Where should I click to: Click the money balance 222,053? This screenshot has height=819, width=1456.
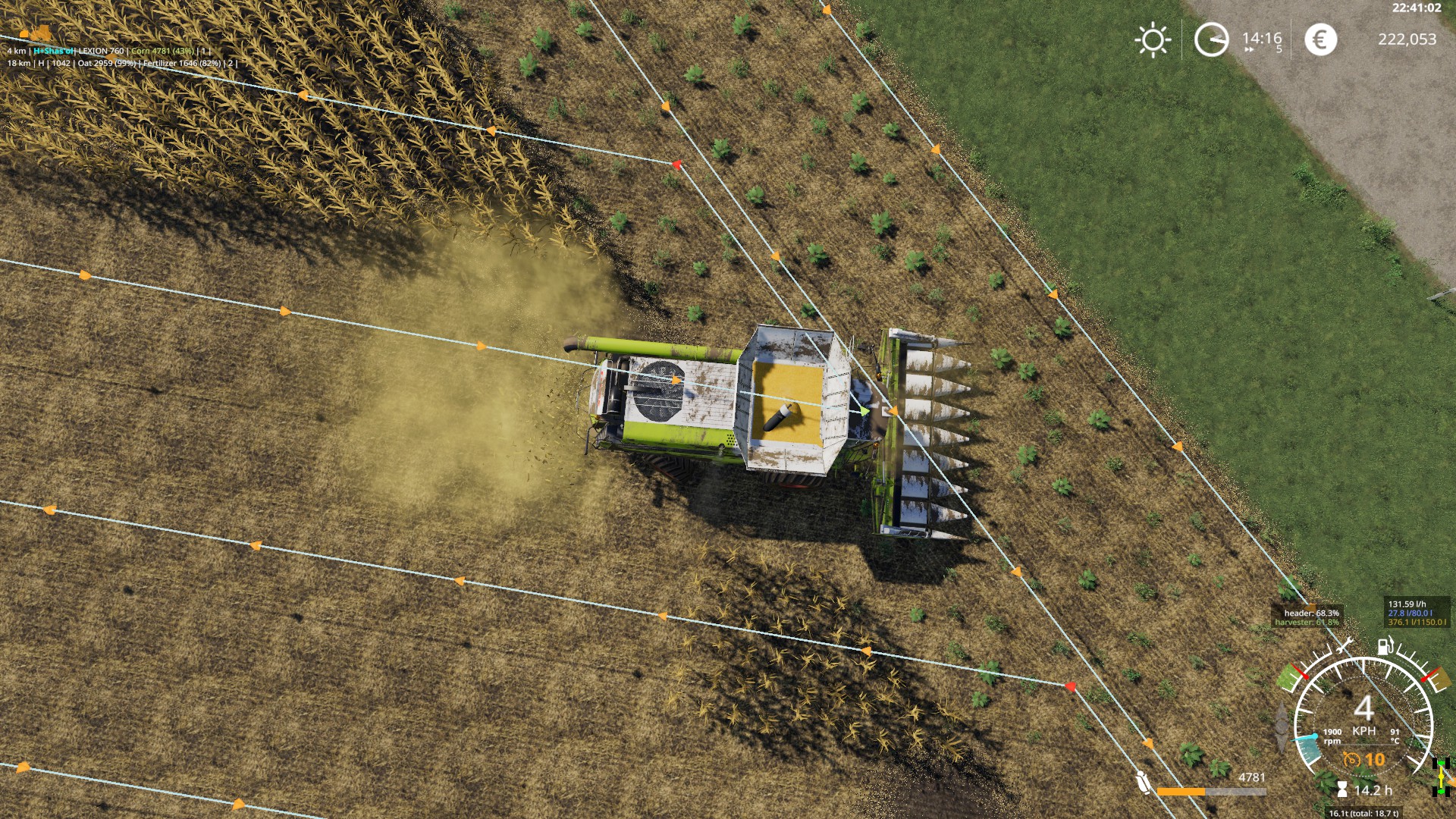(x=1409, y=39)
